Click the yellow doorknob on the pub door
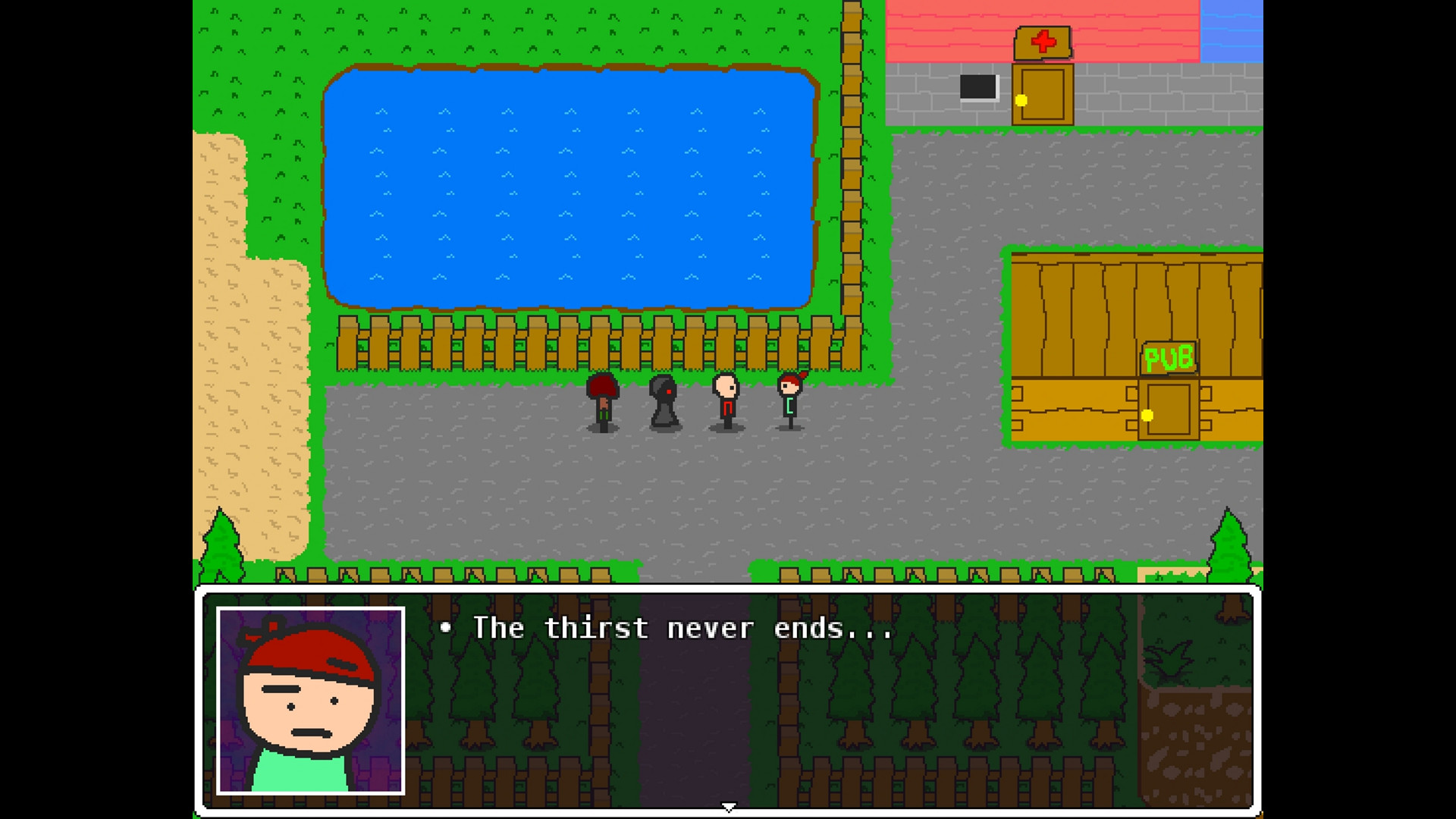The height and width of the screenshot is (819, 1456). (x=1147, y=414)
